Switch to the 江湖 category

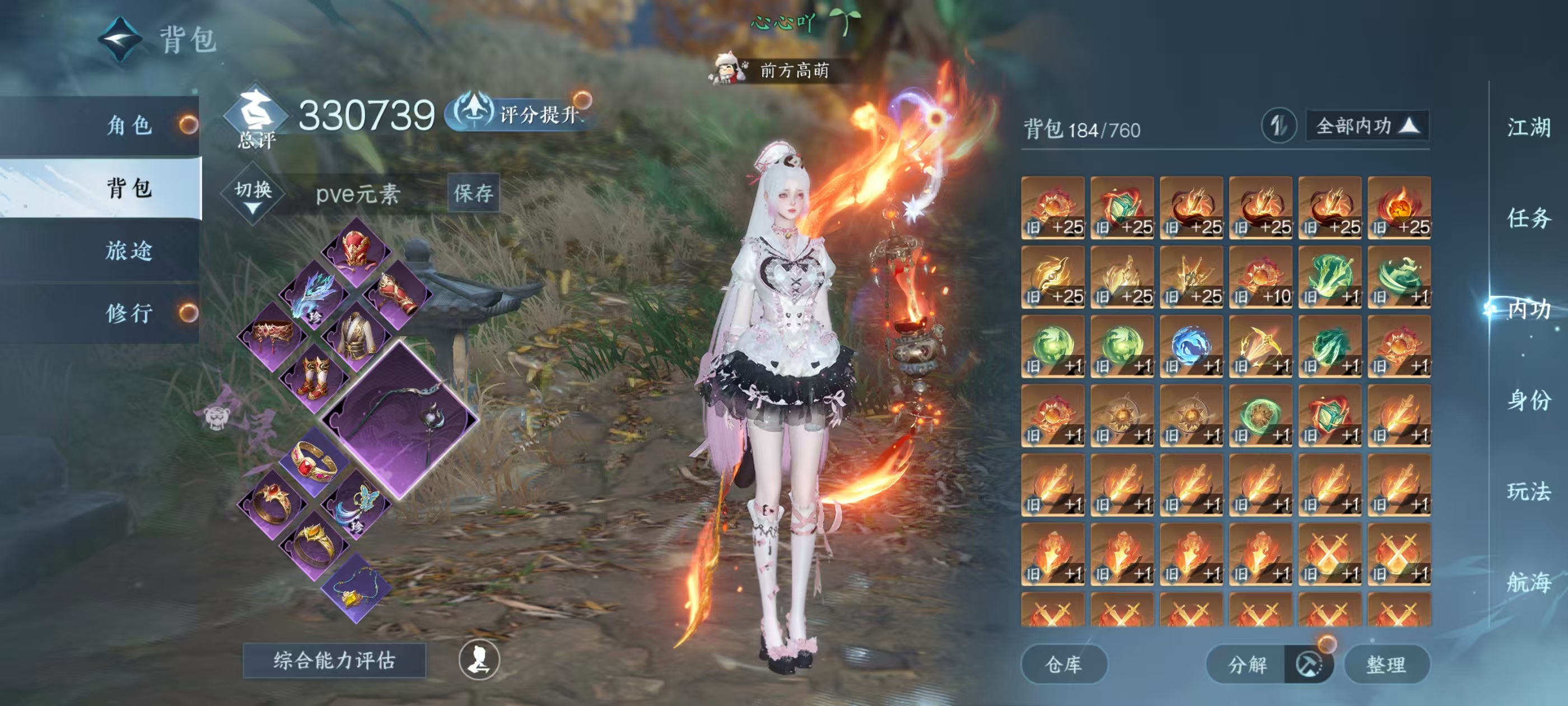click(1528, 127)
